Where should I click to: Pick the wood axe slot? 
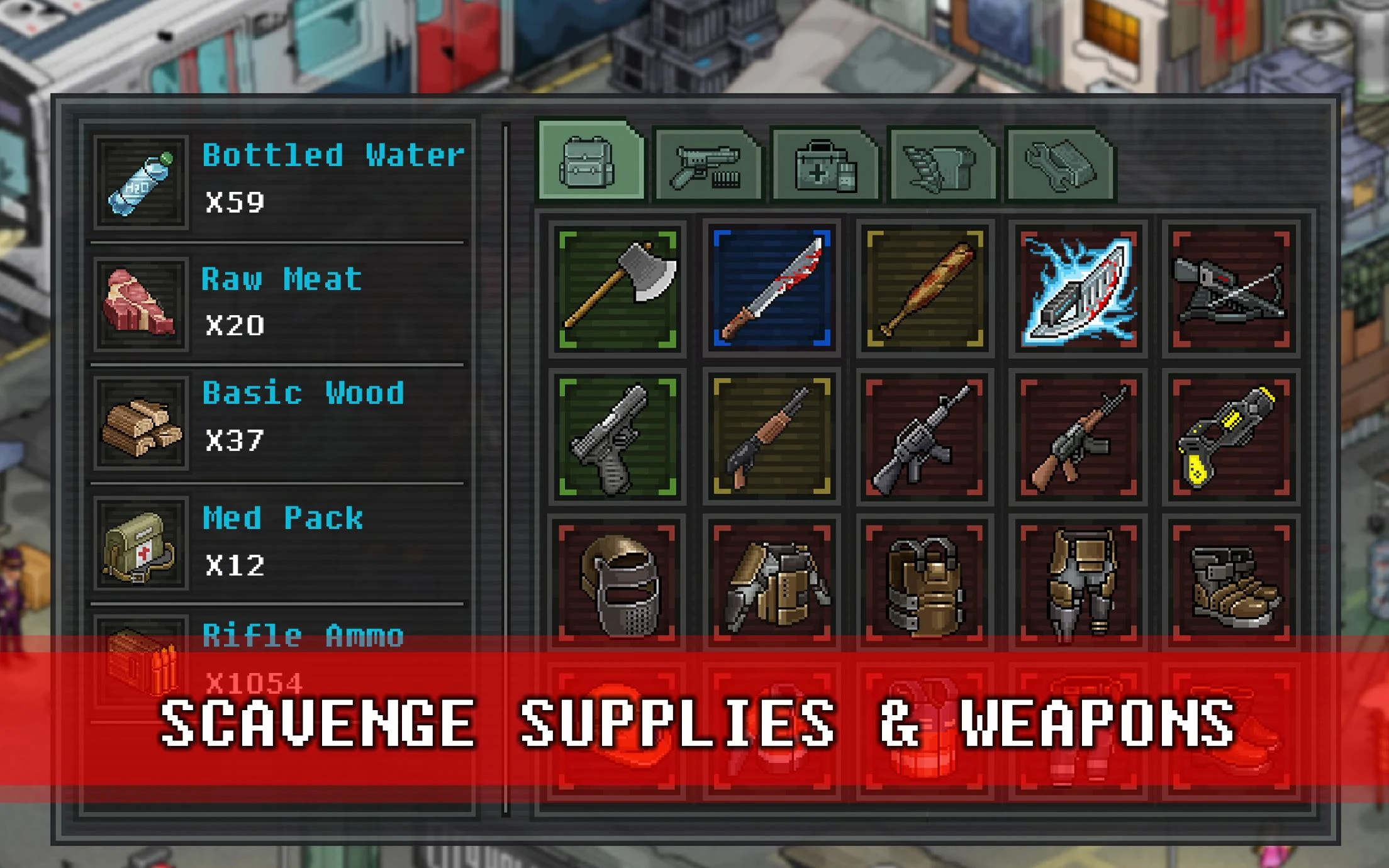(618, 289)
